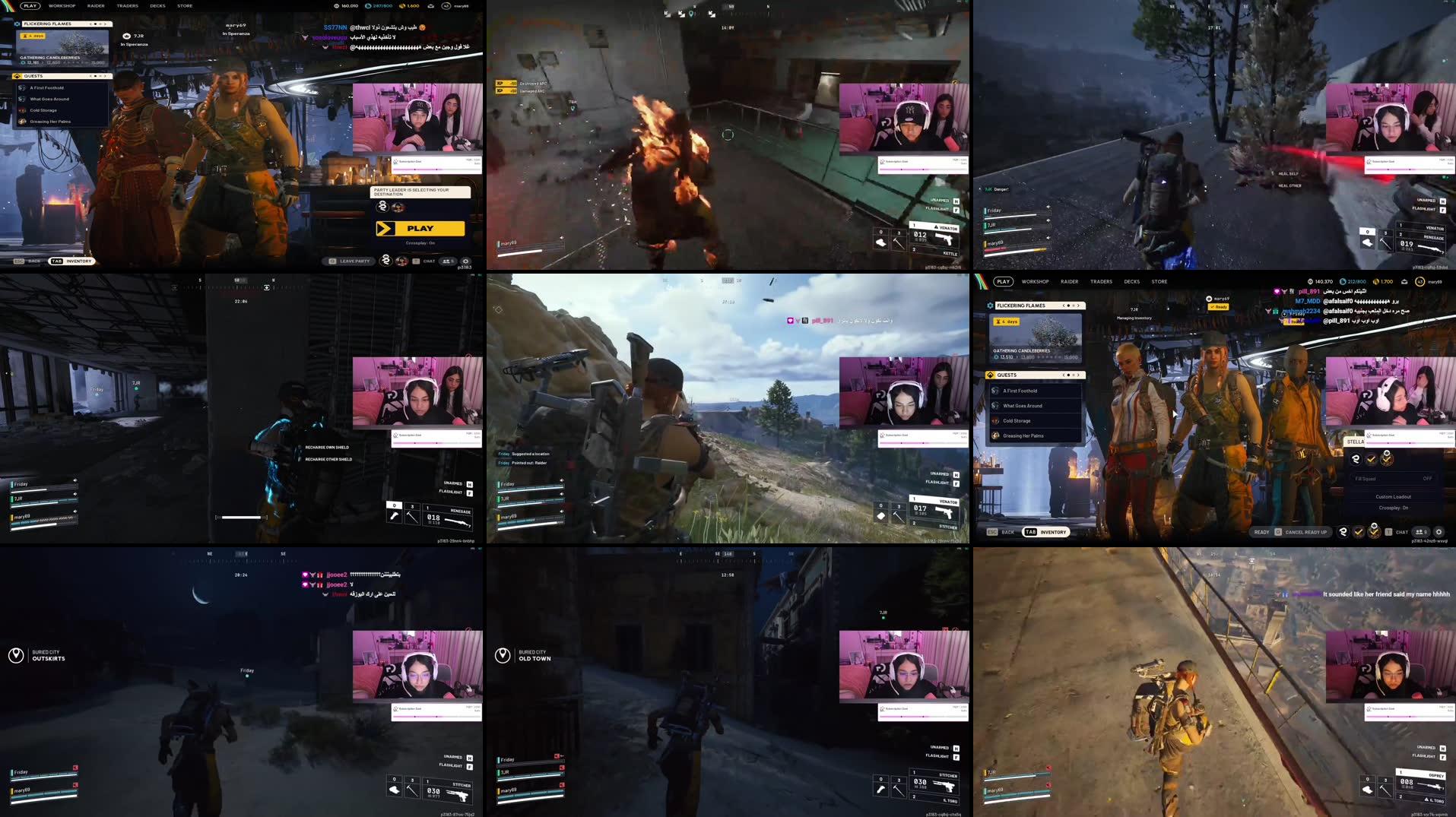Toggle the Crossplay: On setting
Image resolution: width=1456 pixels, height=817 pixels.
tap(1393, 508)
